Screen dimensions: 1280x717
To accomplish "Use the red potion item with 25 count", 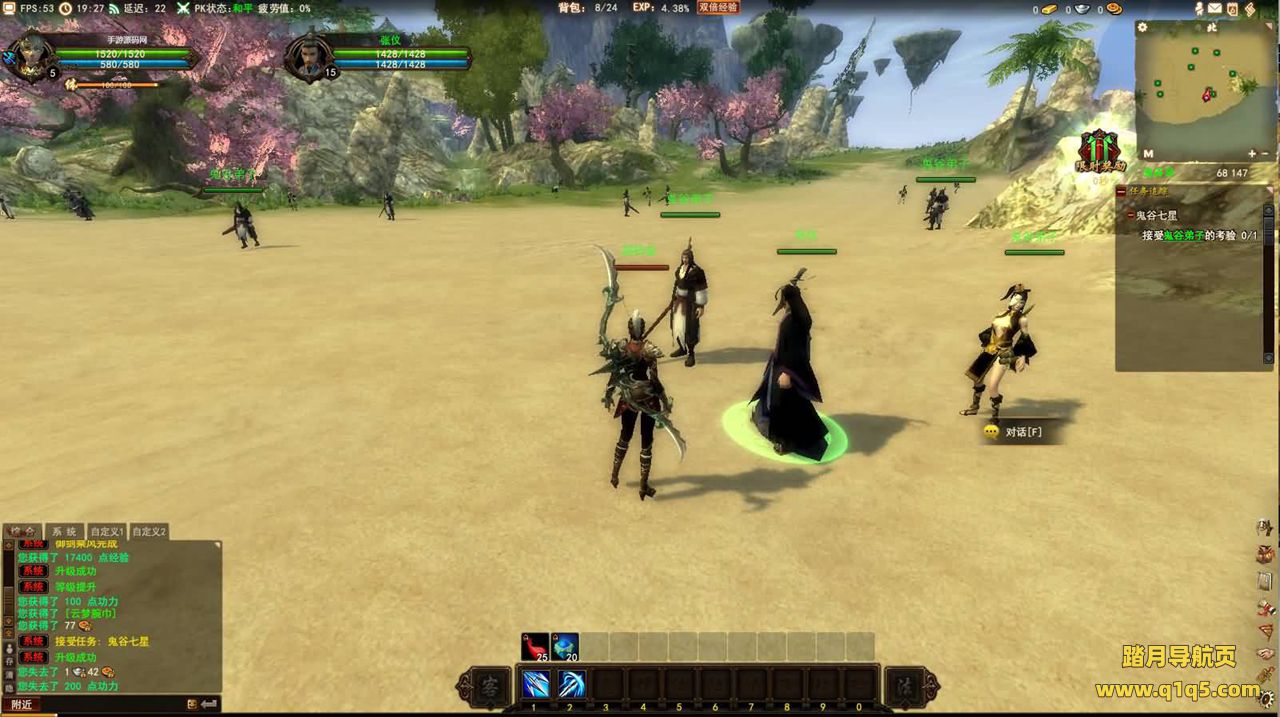I will click(535, 647).
